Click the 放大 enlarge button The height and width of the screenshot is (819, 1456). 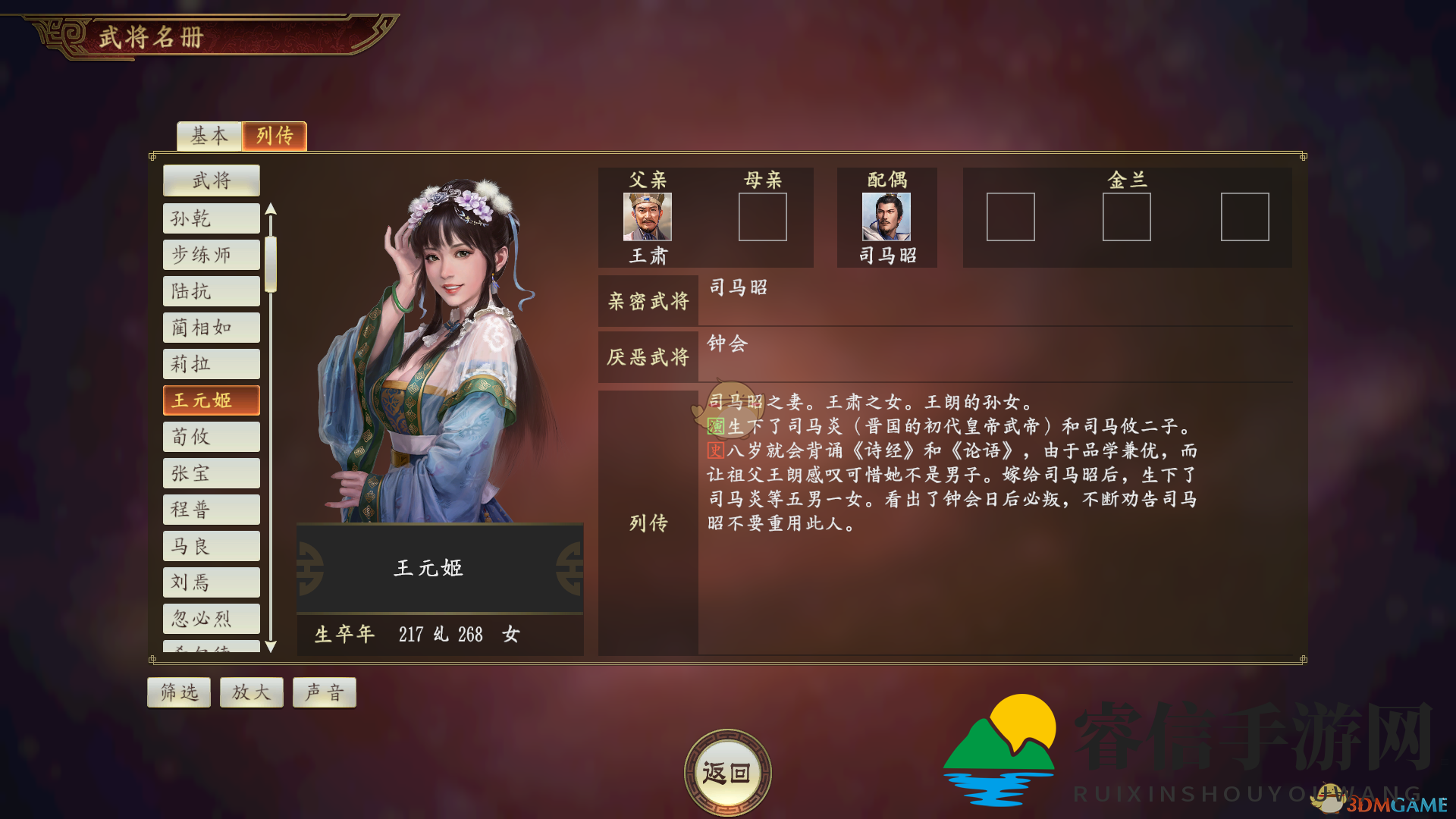(252, 692)
